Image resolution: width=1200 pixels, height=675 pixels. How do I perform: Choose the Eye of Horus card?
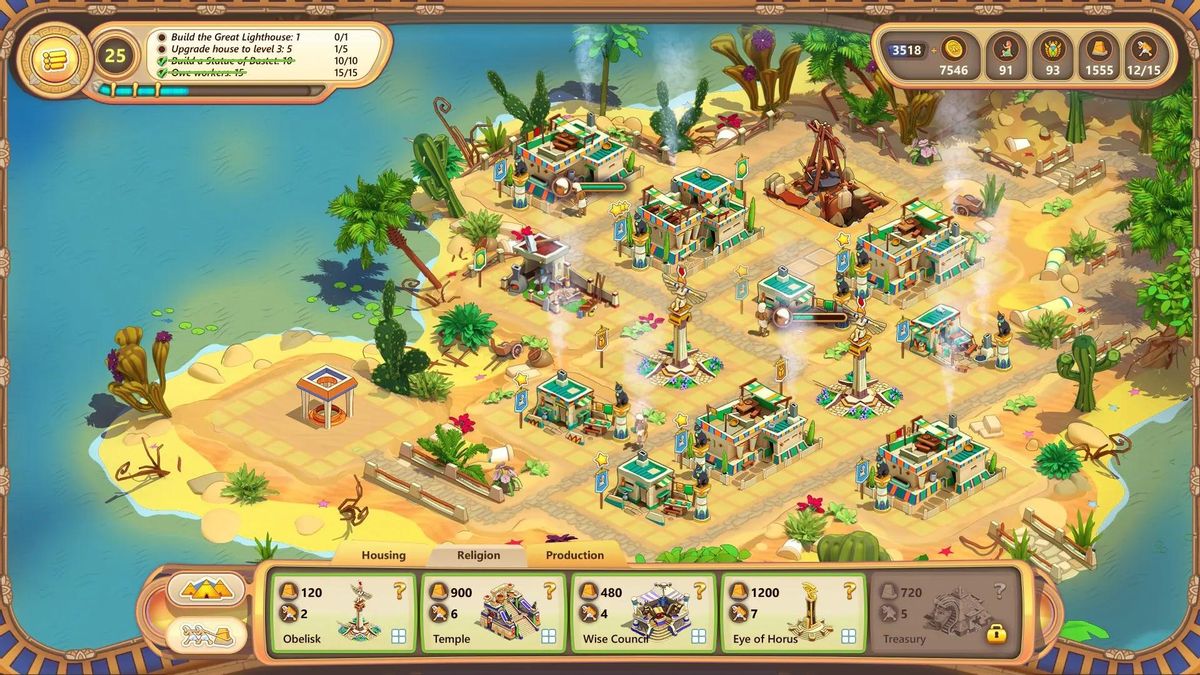793,612
